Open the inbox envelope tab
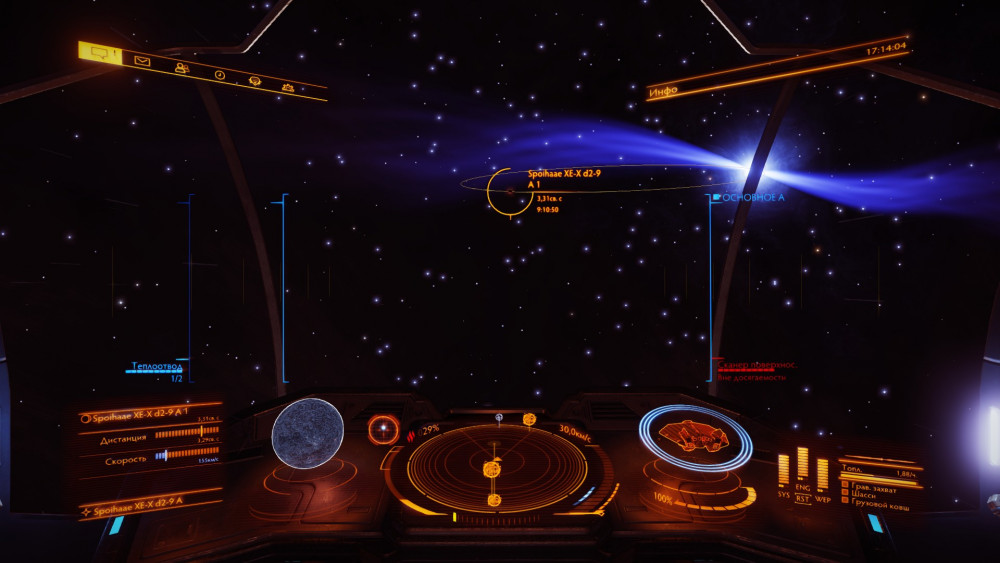Image resolution: width=1000 pixels, height=563 pixels. coord(143,61)
